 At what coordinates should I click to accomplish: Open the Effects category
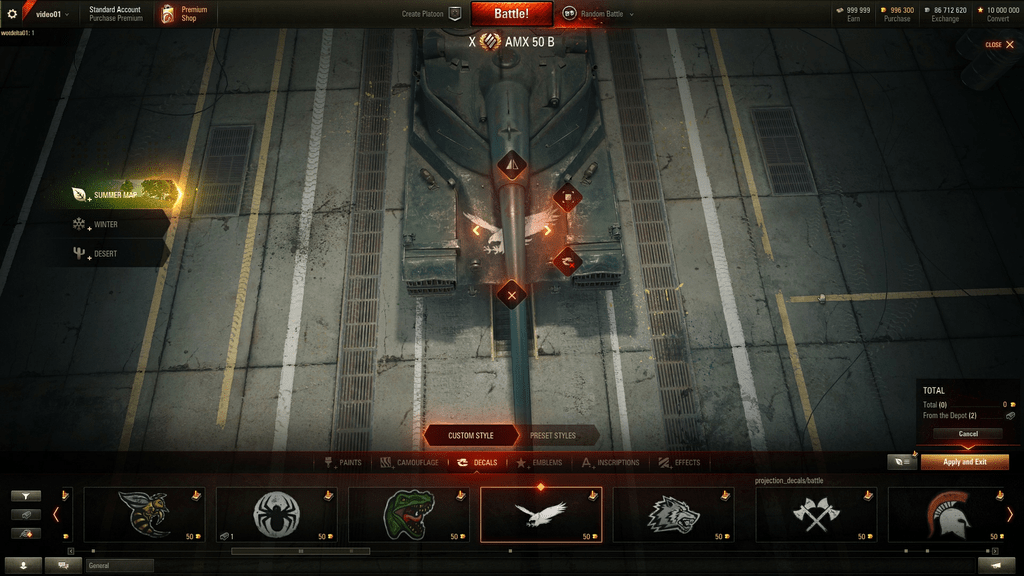click(x=680, y=463)
